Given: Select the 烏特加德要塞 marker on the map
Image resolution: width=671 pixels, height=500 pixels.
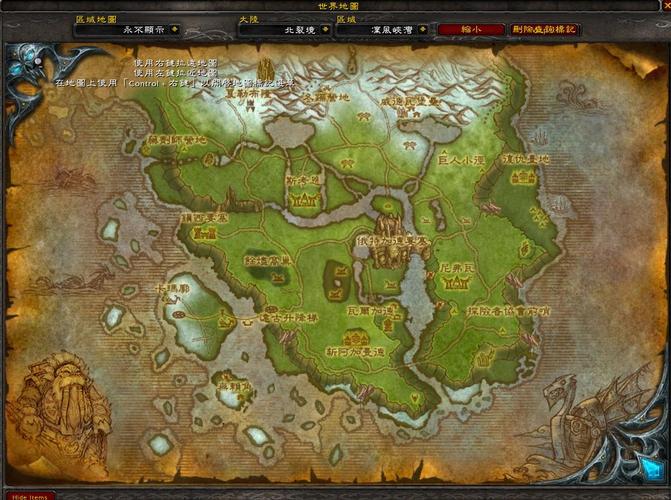Looking at the screenshot, I should click(392, 257).
